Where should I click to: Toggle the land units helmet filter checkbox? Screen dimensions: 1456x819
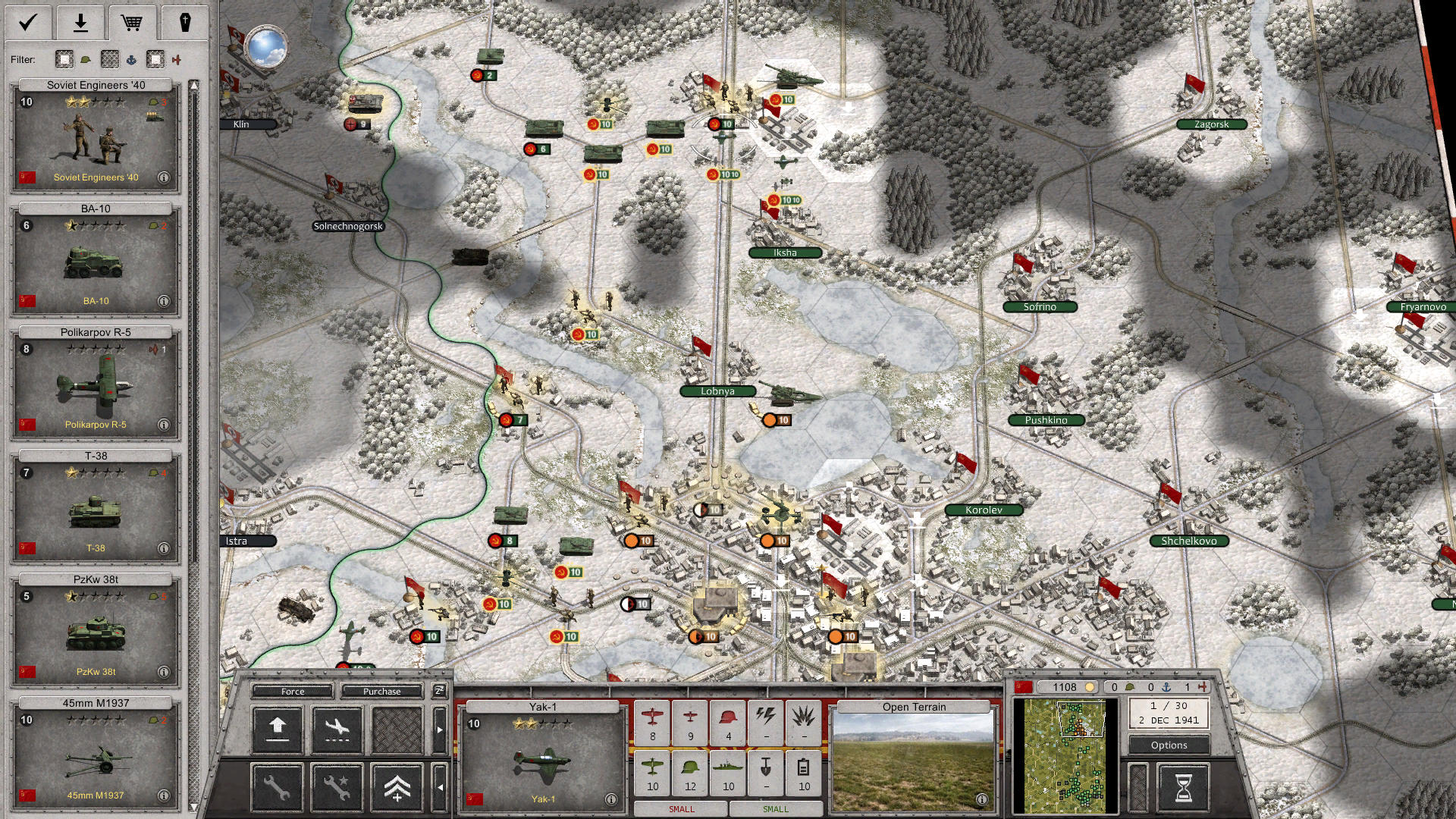(64, 59)
